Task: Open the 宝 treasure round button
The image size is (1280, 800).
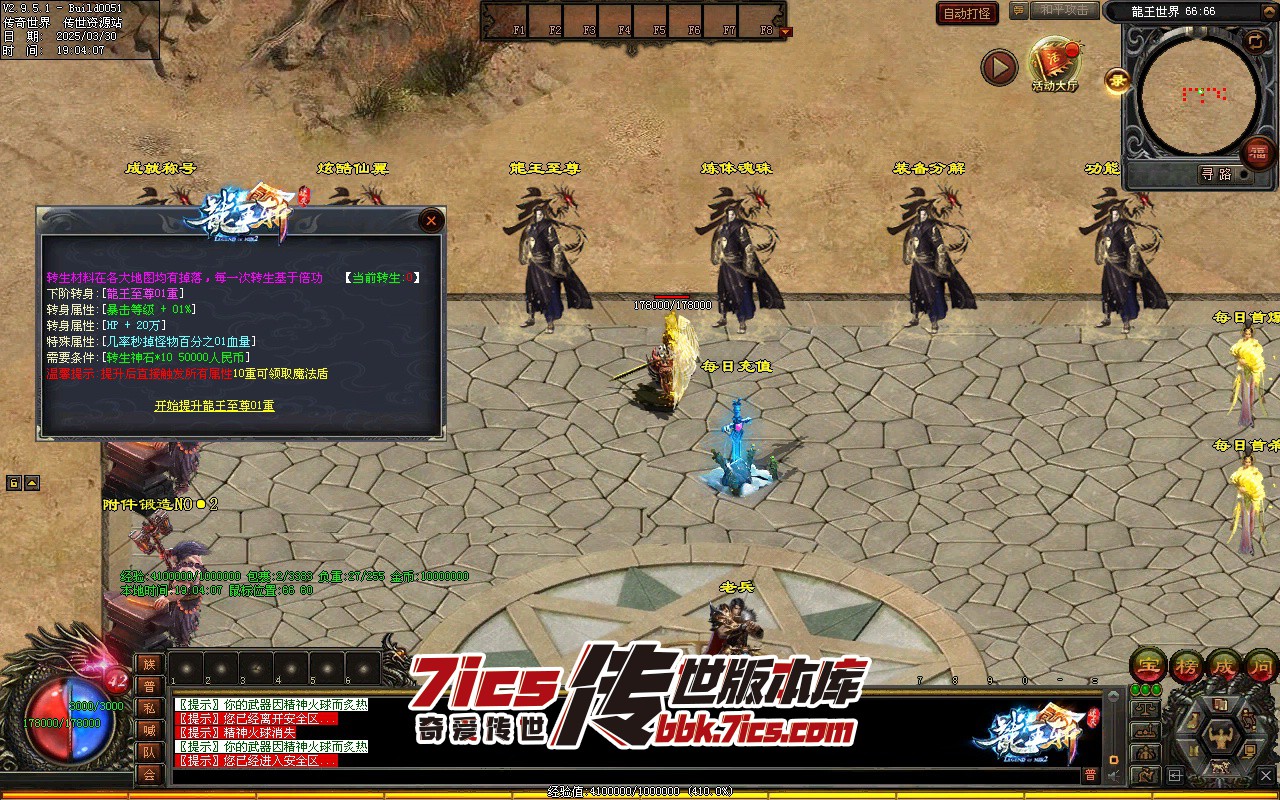Action: pyautogui.click(x=1148, y=665)
